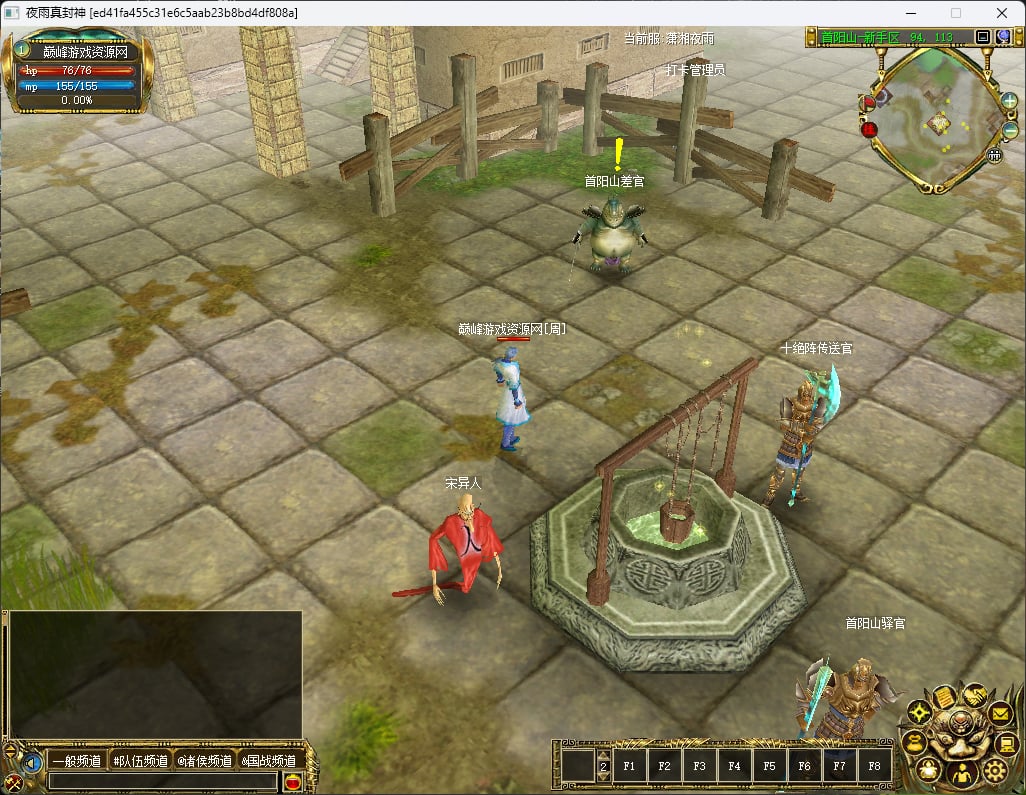
Task: Choose the &国战频道 chat tab
Action: point(268,761)
